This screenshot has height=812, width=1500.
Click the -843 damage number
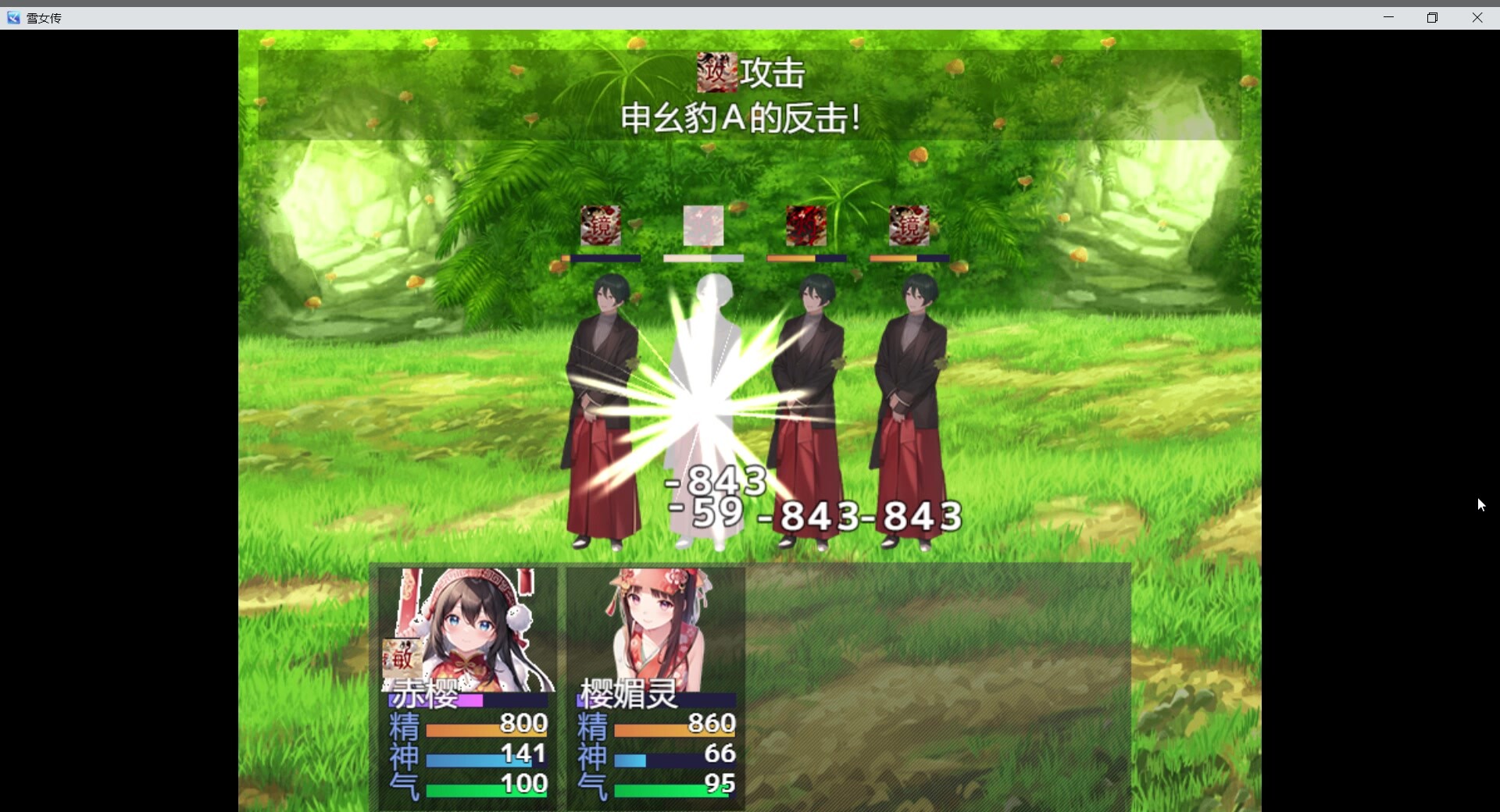coord(717,482)
